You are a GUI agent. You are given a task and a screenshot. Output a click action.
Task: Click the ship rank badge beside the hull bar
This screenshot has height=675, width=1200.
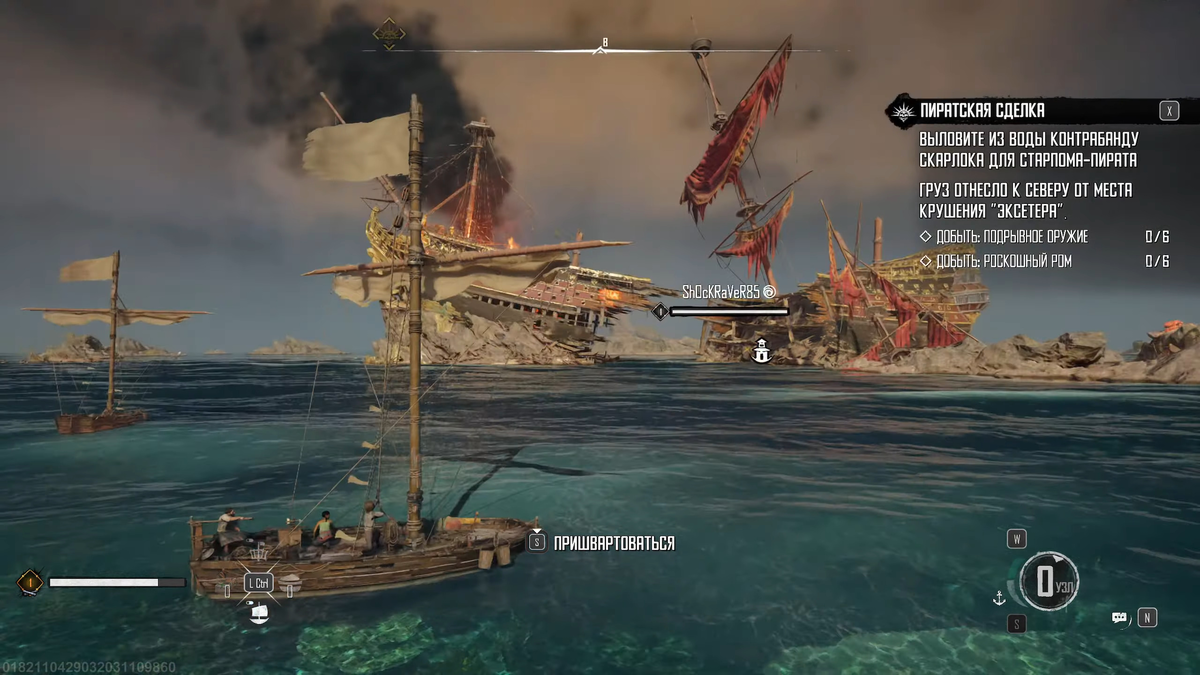30,582
